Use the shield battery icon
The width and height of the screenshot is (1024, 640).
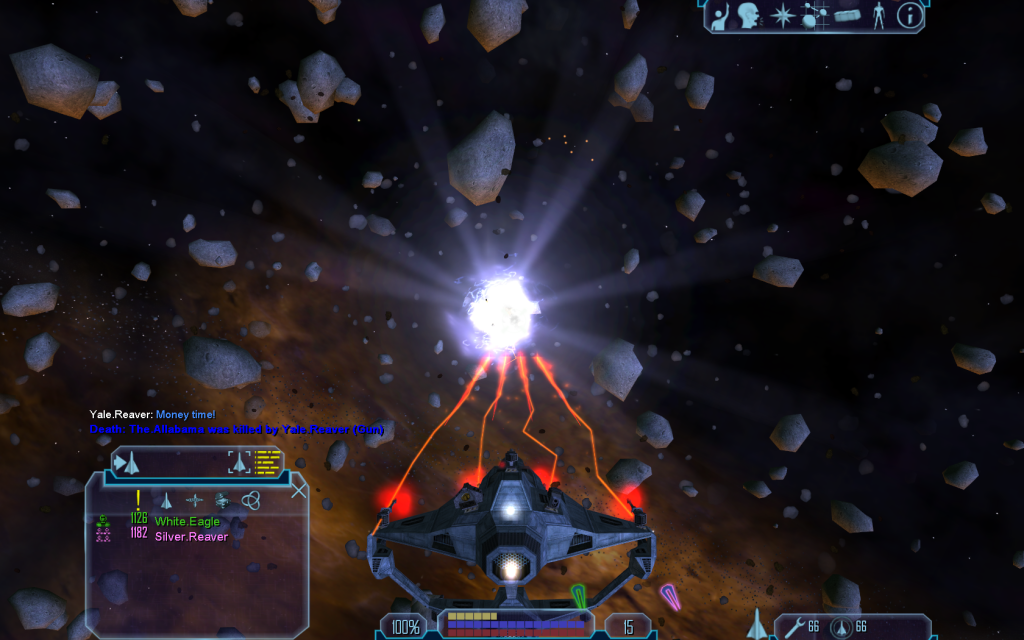(841, 627)
